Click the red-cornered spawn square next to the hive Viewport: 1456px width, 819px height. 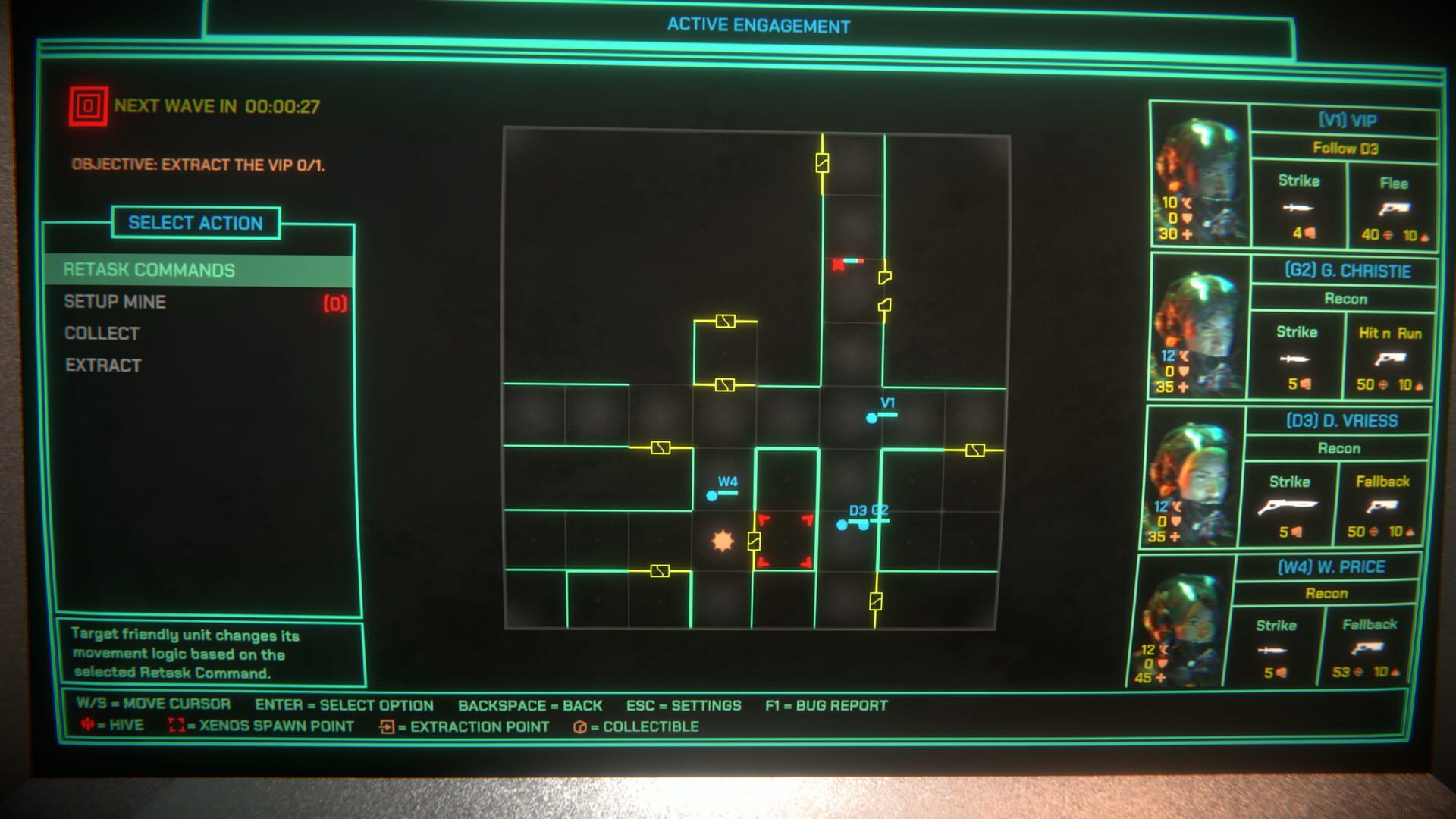coord(786,540)
